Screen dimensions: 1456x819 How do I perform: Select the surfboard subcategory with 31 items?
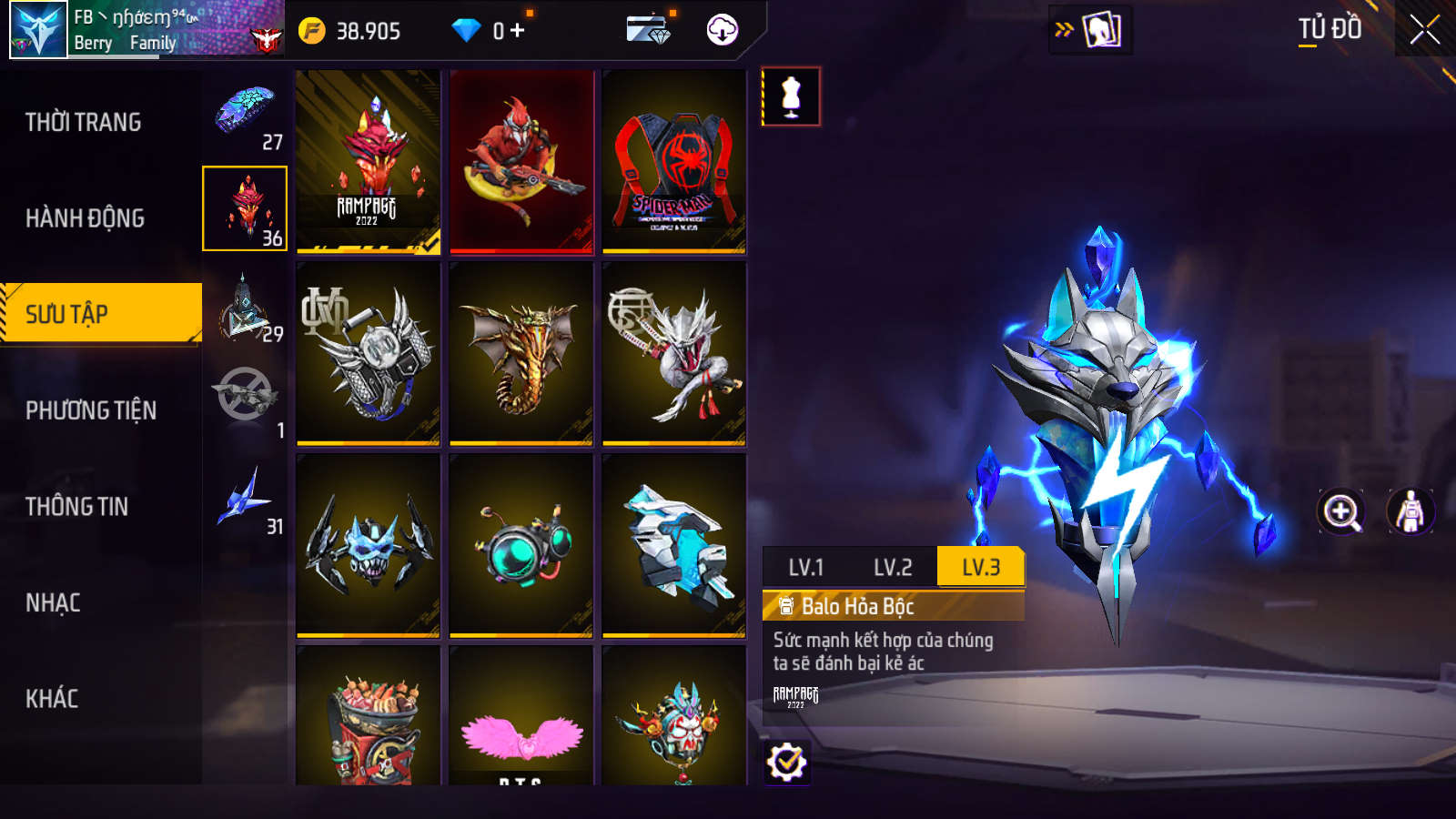246,500
